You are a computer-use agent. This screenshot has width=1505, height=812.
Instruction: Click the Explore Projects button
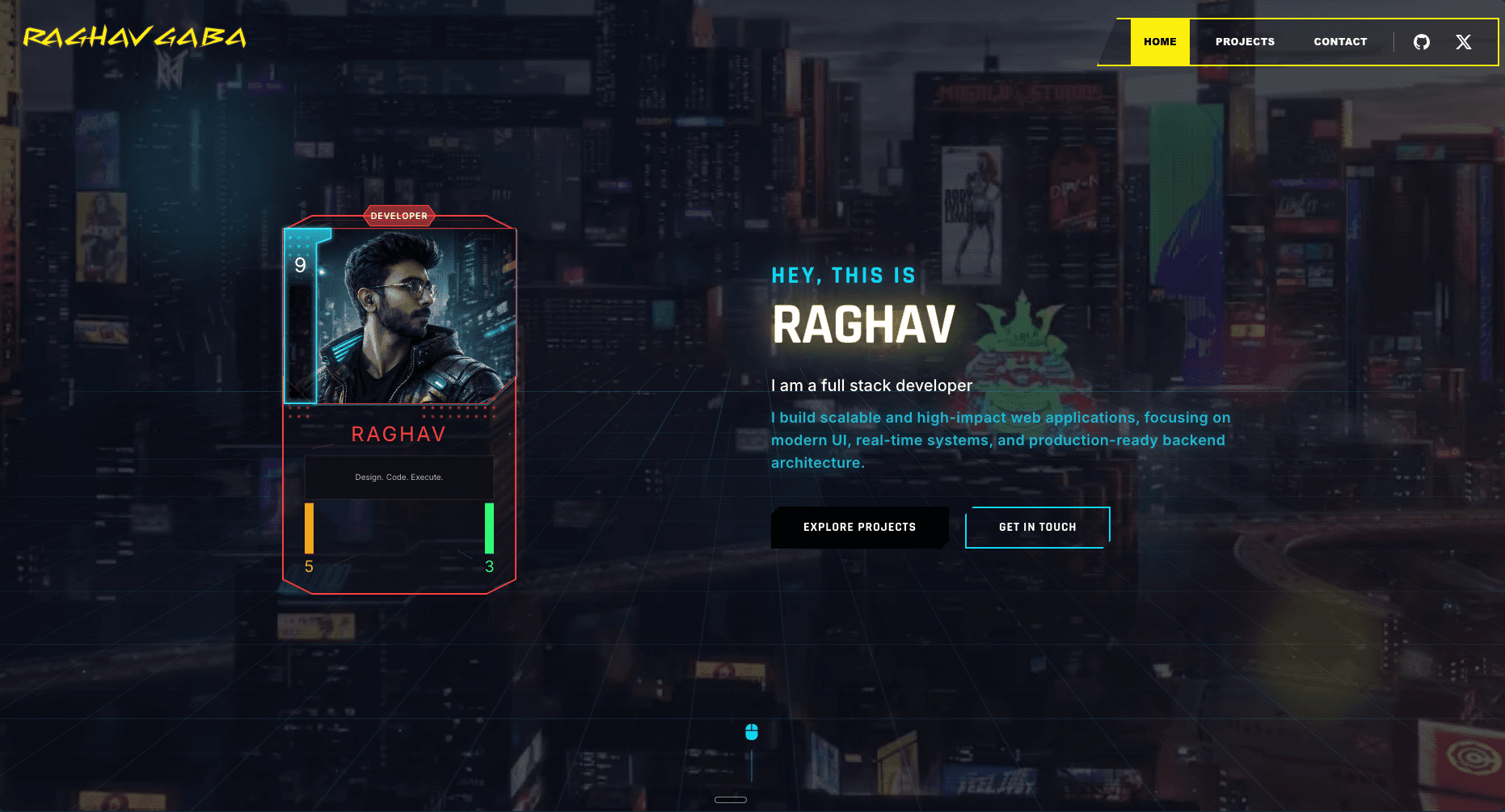click(x=859, y=527)
